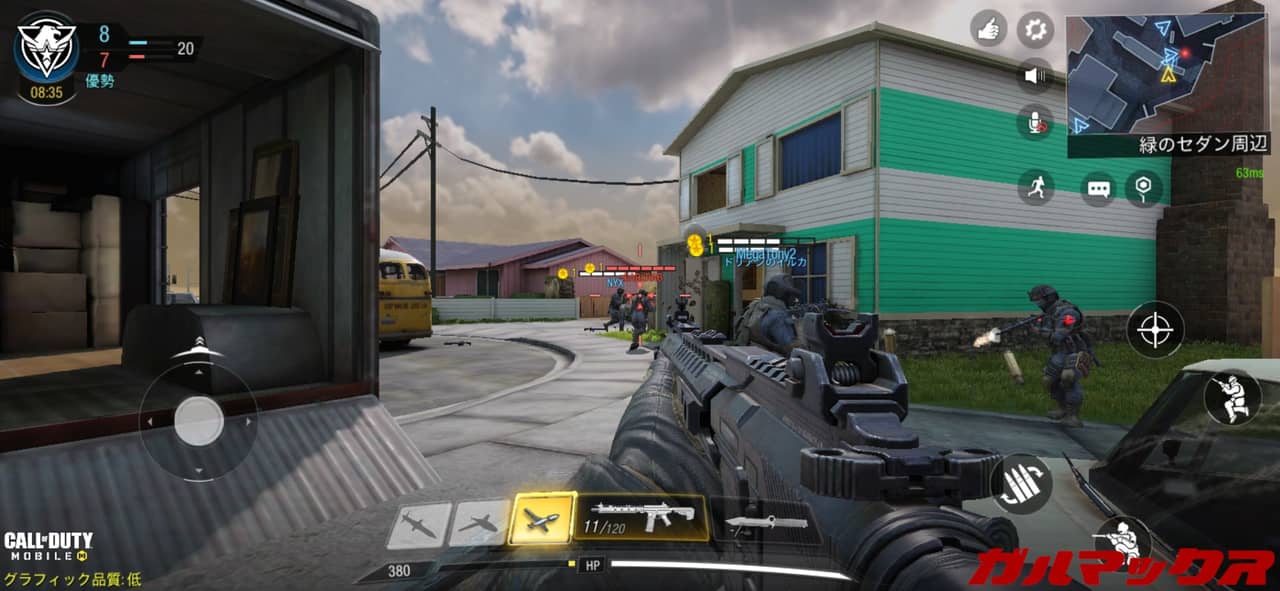Screen dimensions: 1280x591
Task: Toggle the speaker sound button
Action: click(x=1036, y=75)
